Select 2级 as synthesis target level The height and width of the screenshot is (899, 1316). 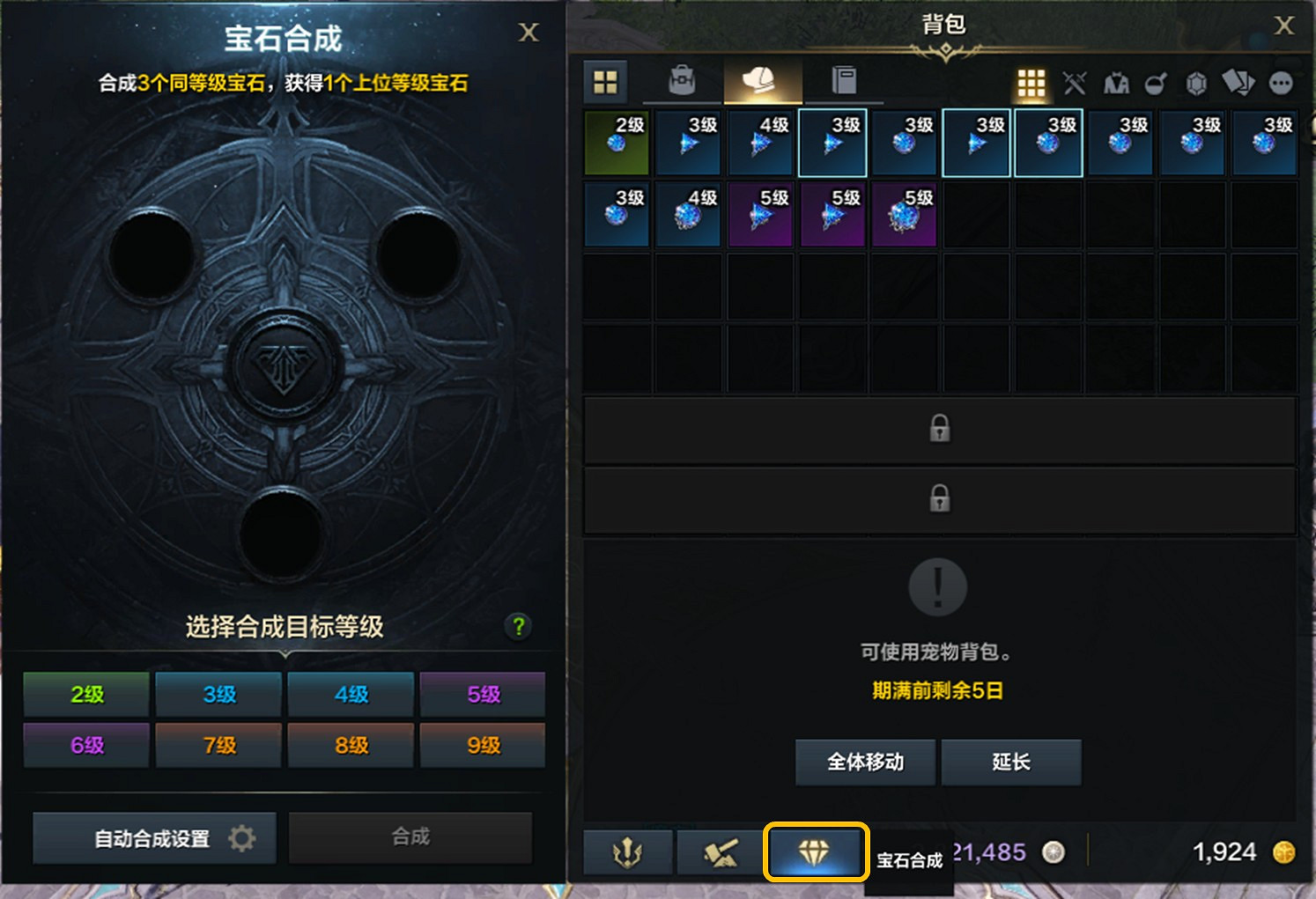pos(85,695)
